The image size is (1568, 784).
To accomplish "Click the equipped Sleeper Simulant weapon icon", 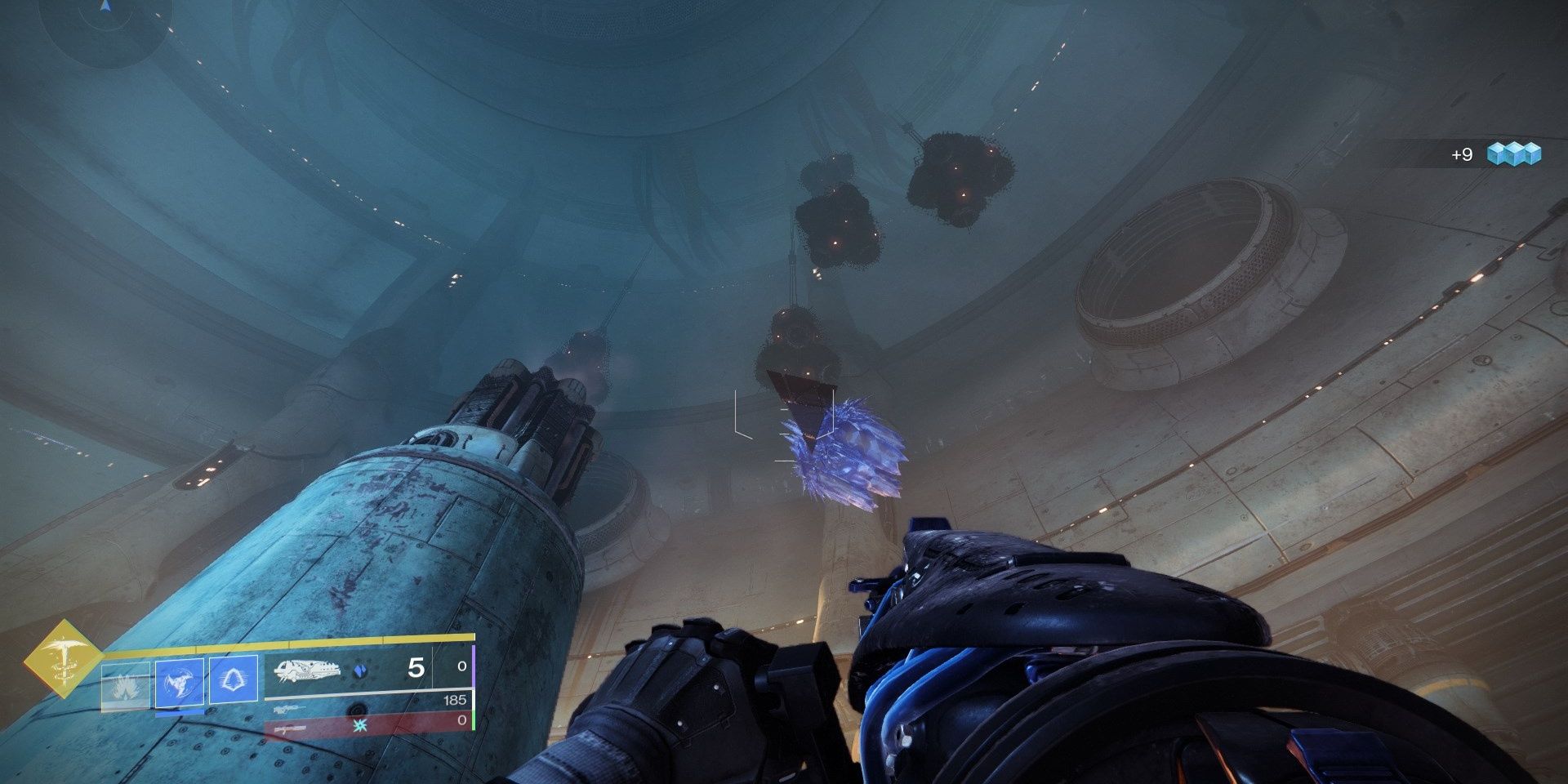I will pyautogui.click(x=308, y=671).
